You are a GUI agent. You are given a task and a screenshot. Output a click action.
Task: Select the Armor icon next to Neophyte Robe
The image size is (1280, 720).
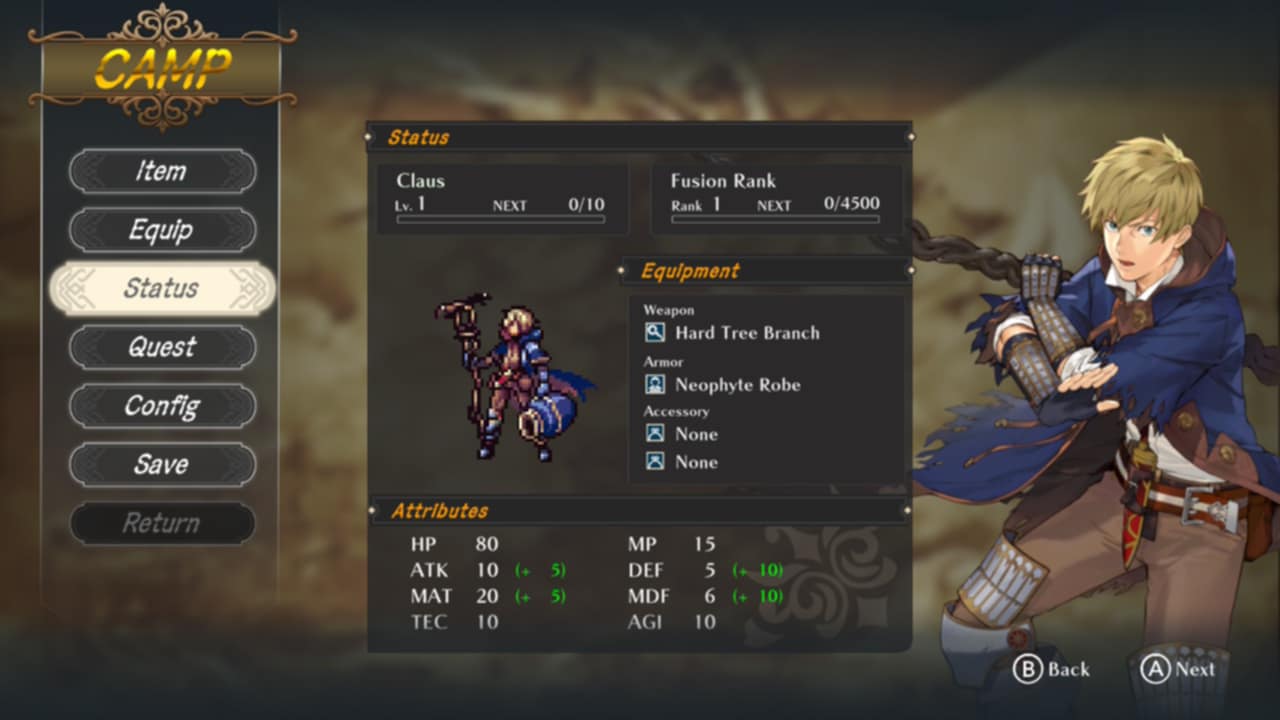(x=655, y=384)
